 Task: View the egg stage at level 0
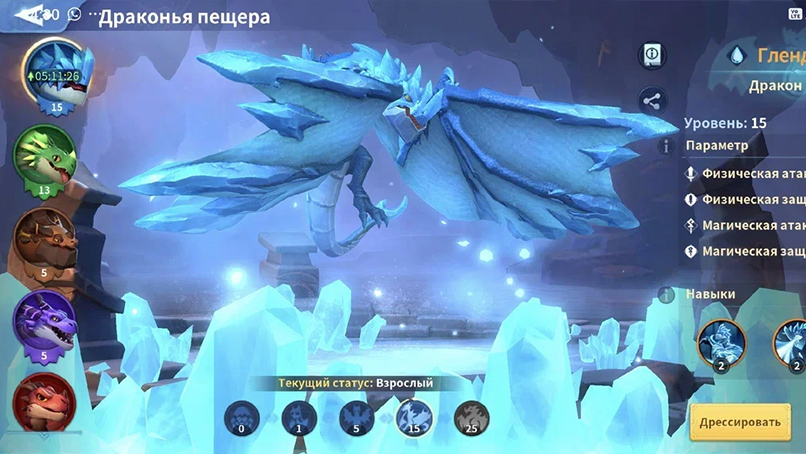pyautogui.click(x=242, y=418)
